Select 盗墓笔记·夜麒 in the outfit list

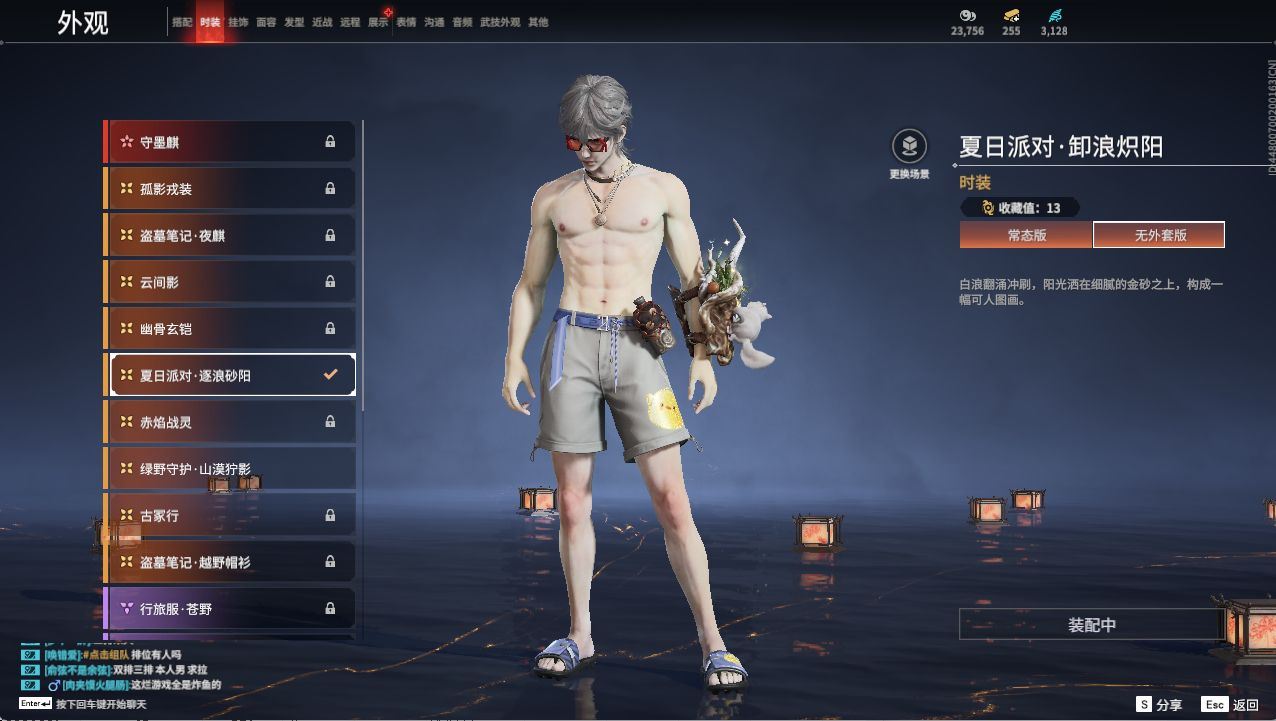tap(230, 235)
